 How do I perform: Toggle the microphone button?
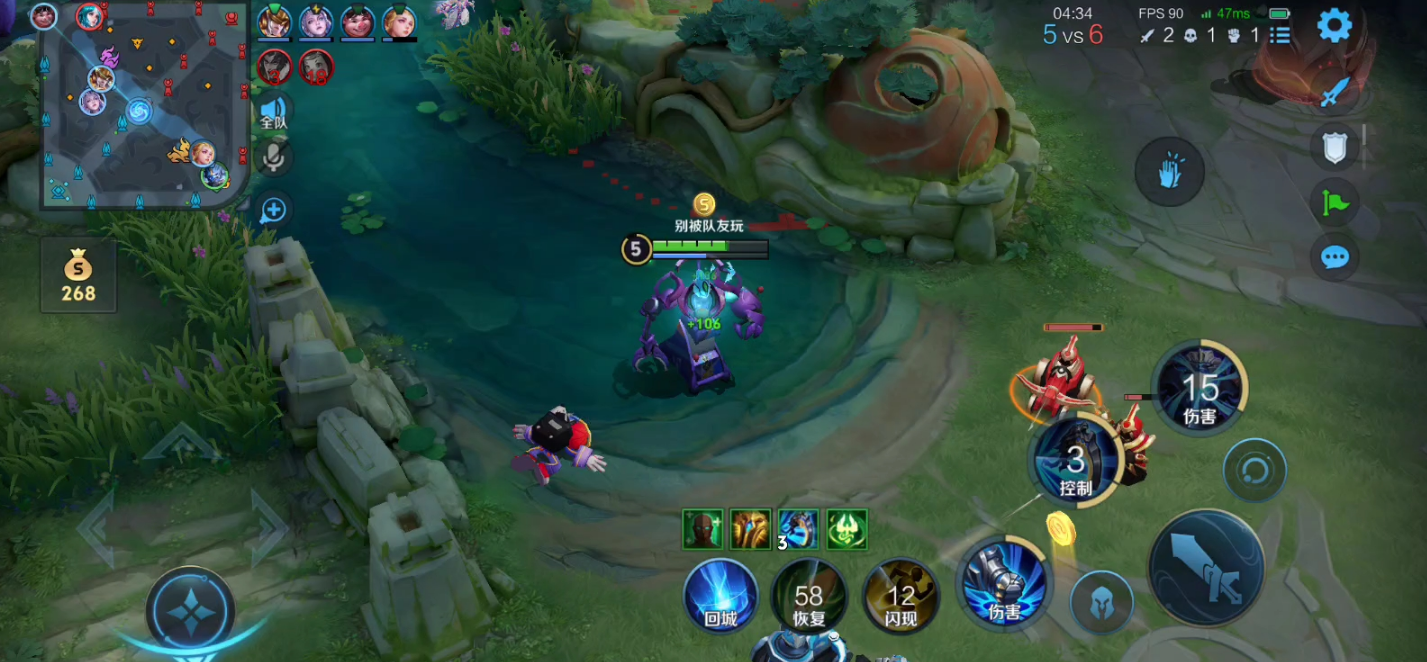[x=273, y=156]
